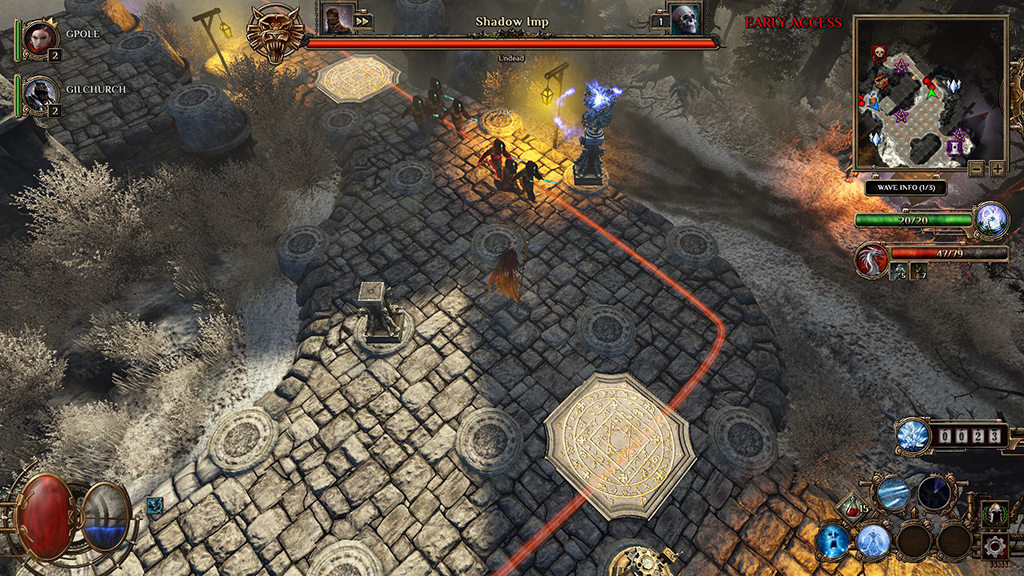Click the white tree orb icon

pos(991,218)
